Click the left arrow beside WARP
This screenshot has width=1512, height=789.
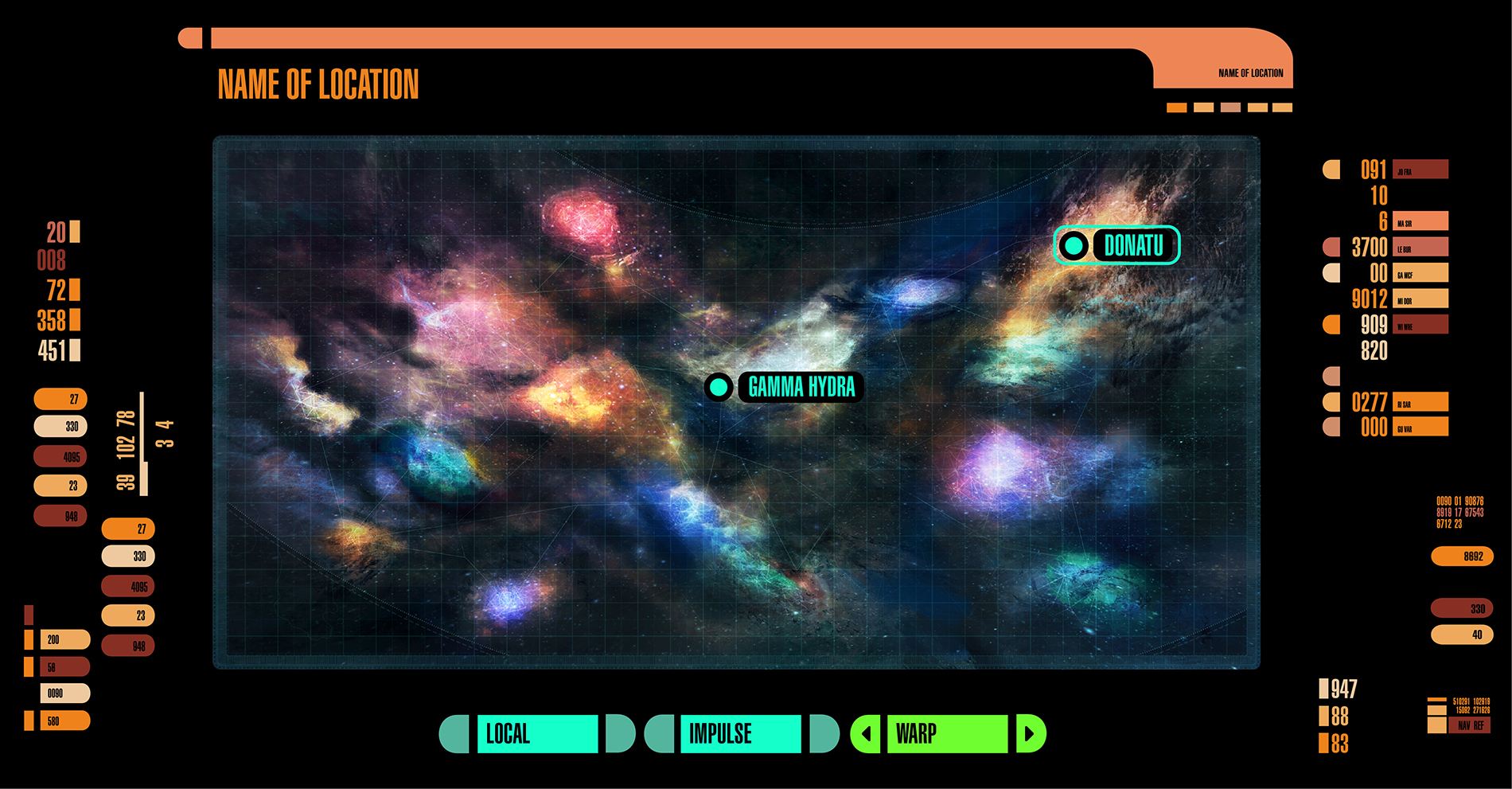click(866, 733)
